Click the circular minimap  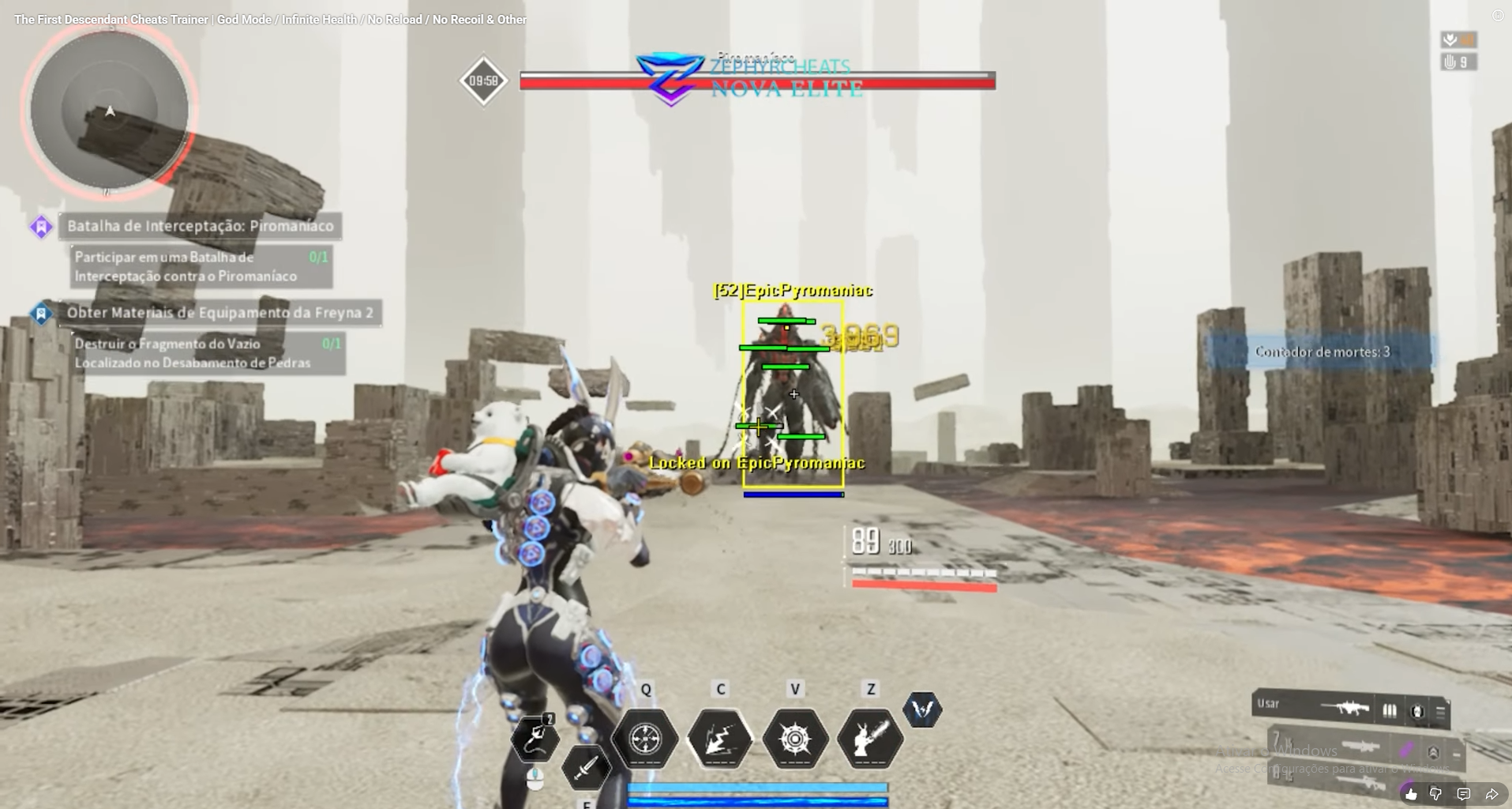click(109, 111)
